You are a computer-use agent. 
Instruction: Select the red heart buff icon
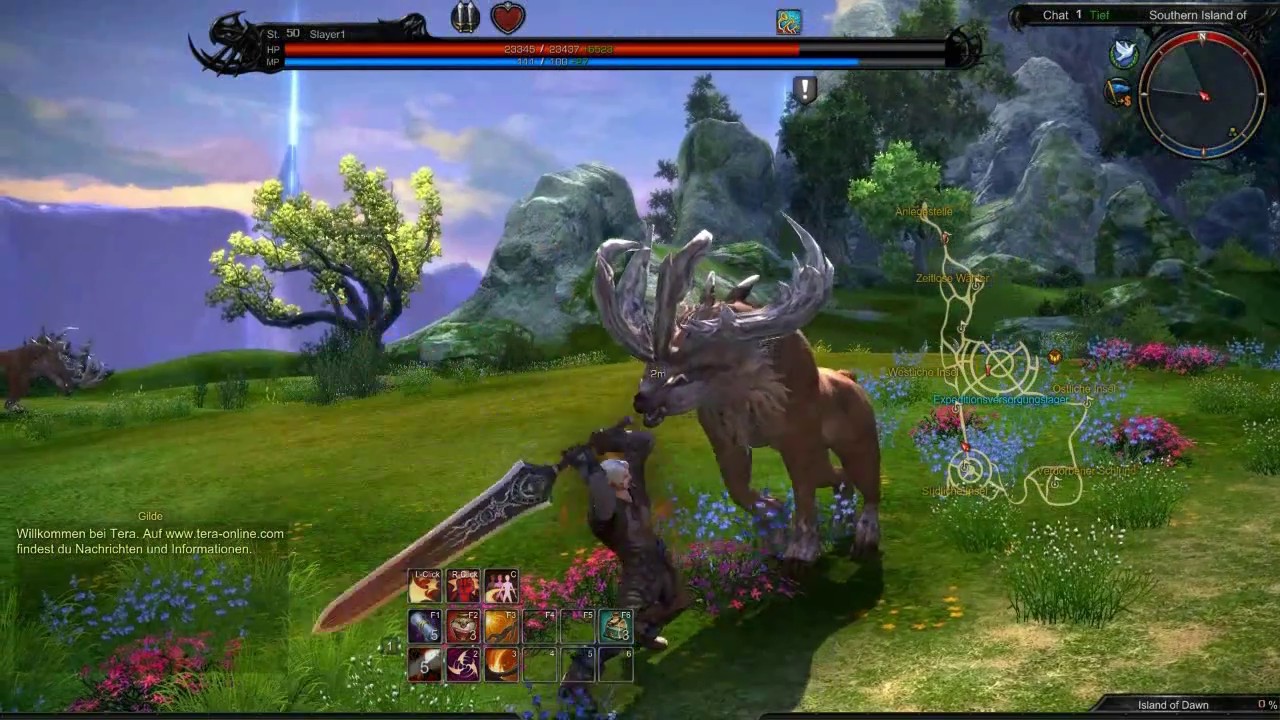click(x=508, y=17)
